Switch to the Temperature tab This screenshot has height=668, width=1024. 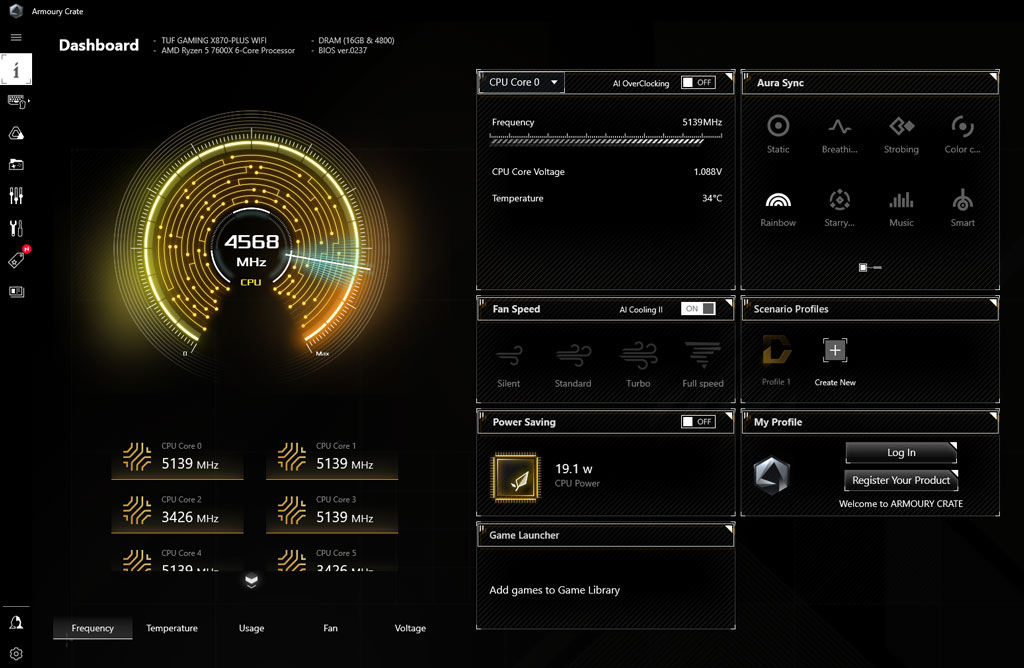tap(172, 628)
